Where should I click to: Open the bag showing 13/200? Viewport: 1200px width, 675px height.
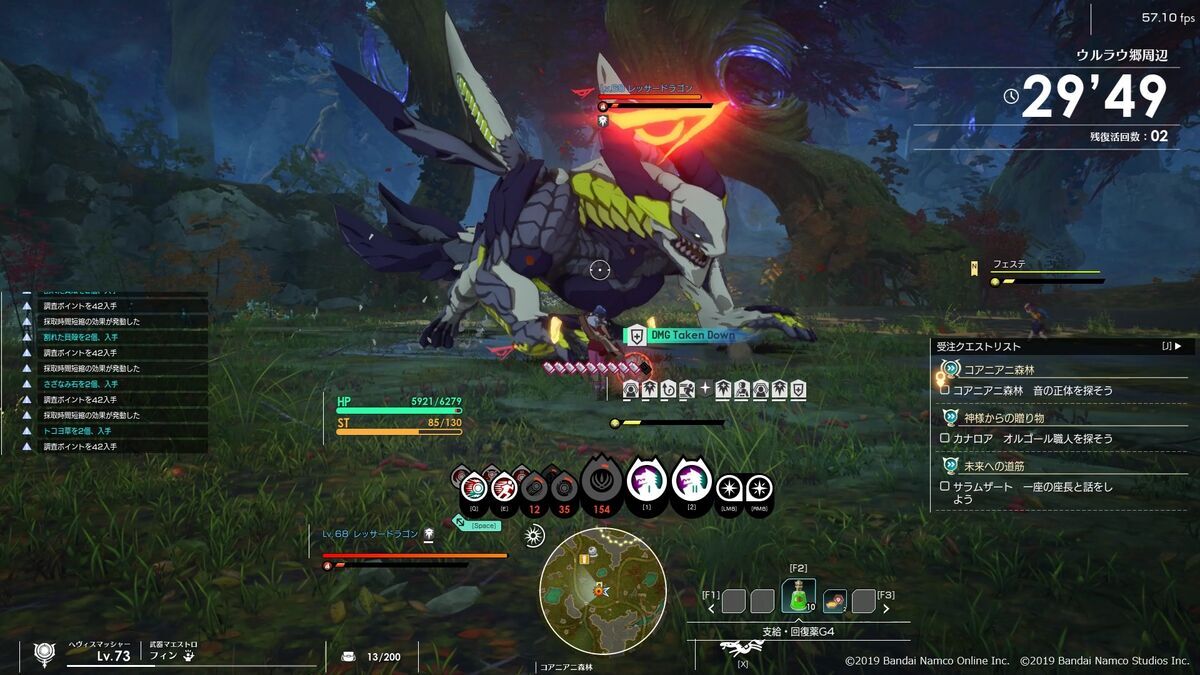(349, 656)
